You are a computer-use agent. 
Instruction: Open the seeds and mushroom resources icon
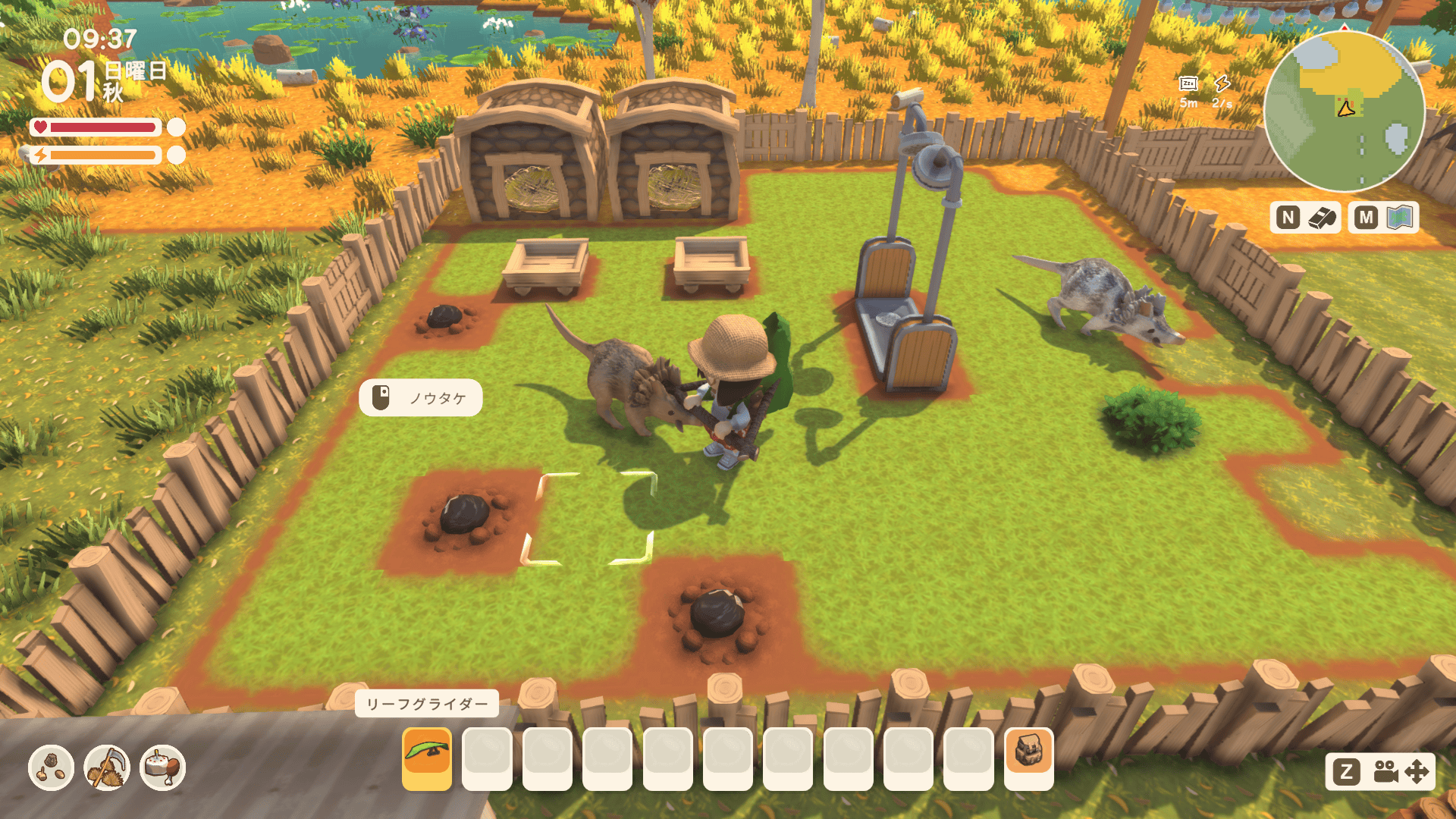[x=51, y=767]
